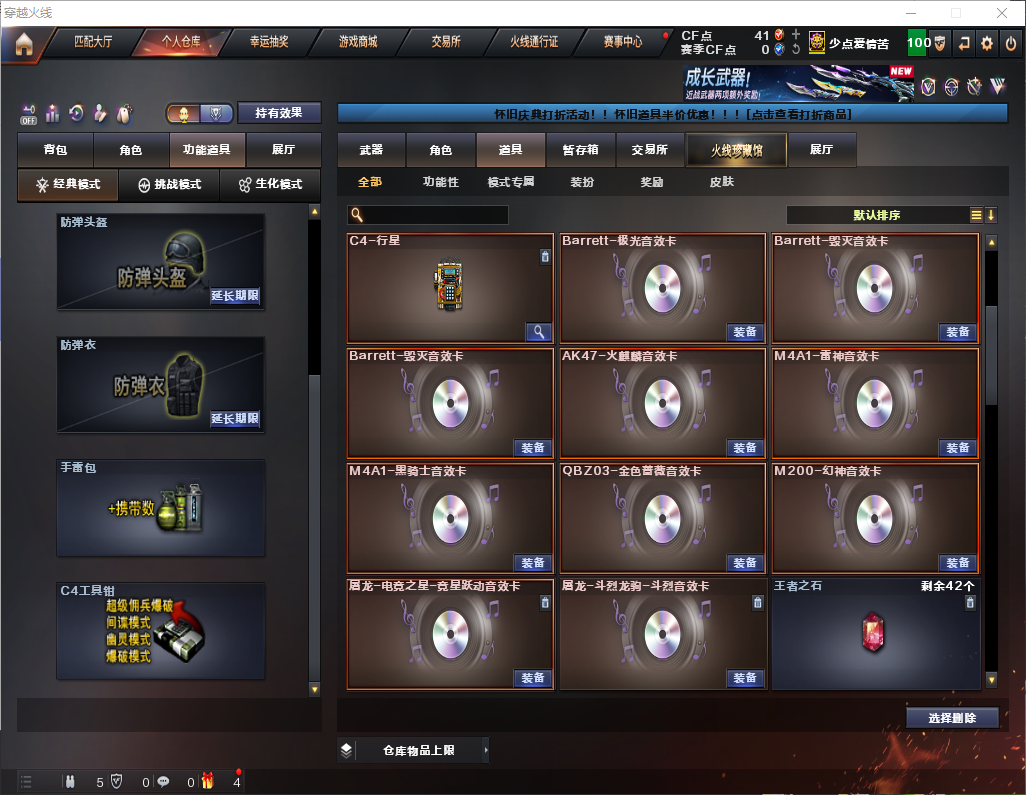Equip the AK47-火麒麟音效卡 sound card
This screenshot has height=795, width=1026.
tap(746, 447)
